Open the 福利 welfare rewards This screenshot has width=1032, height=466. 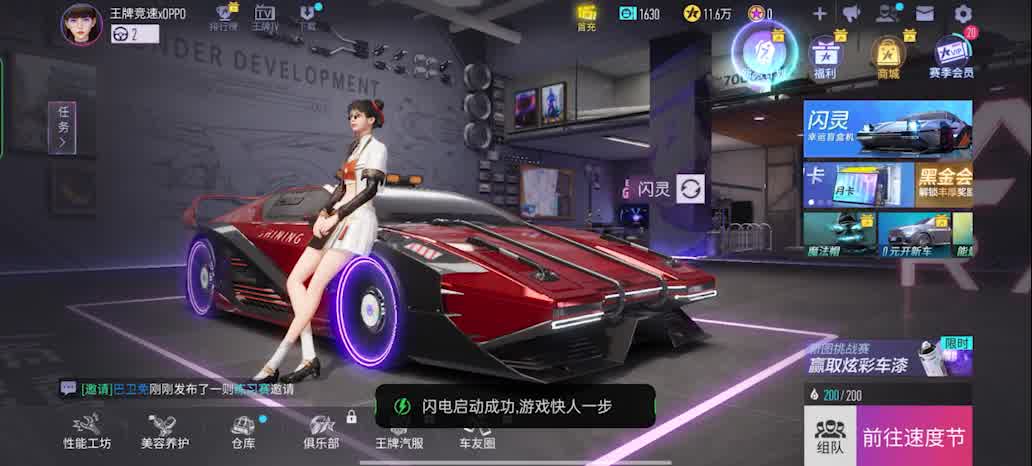825,56
